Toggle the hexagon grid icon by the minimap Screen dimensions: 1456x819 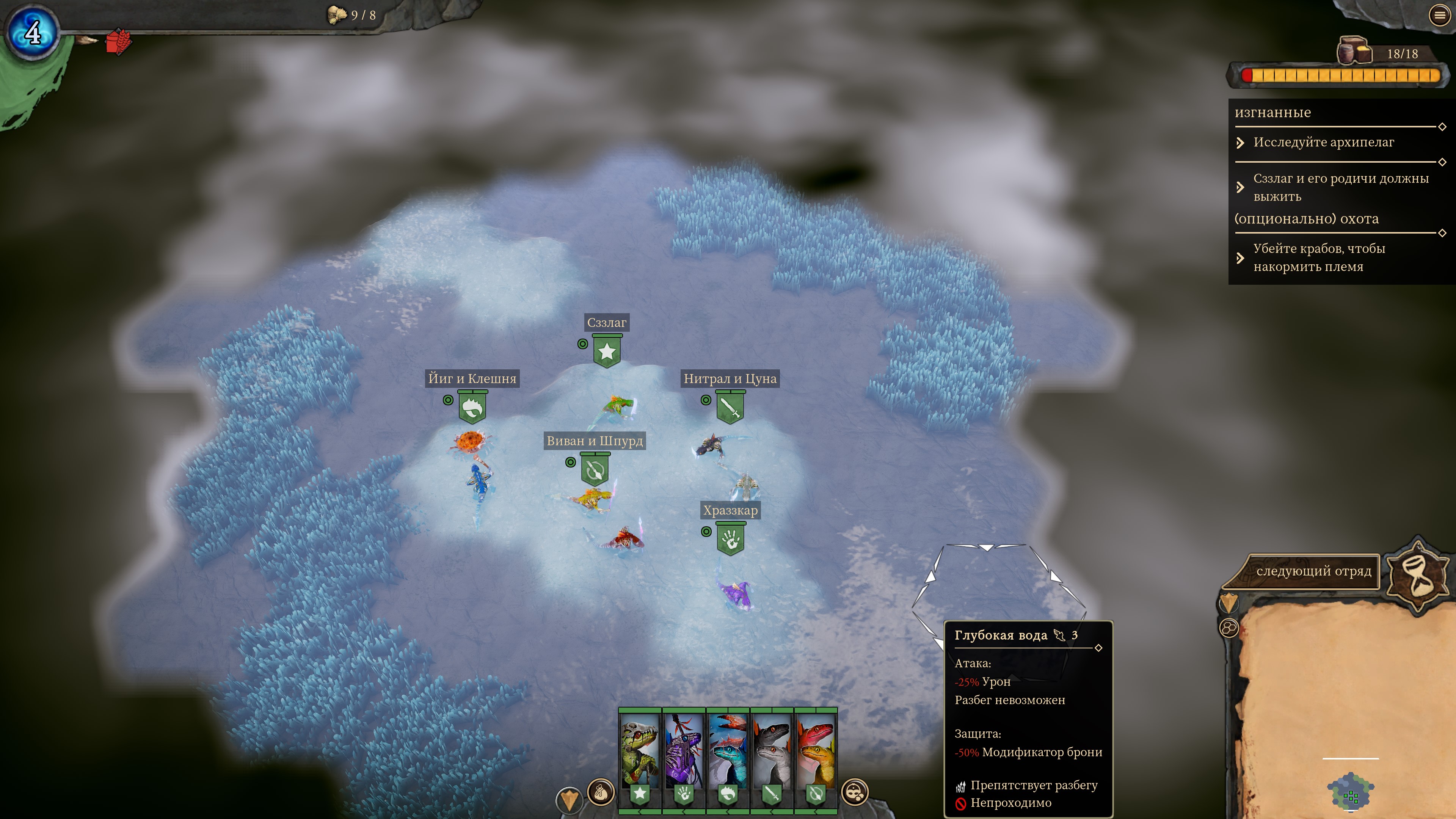tap(1229, 628)
